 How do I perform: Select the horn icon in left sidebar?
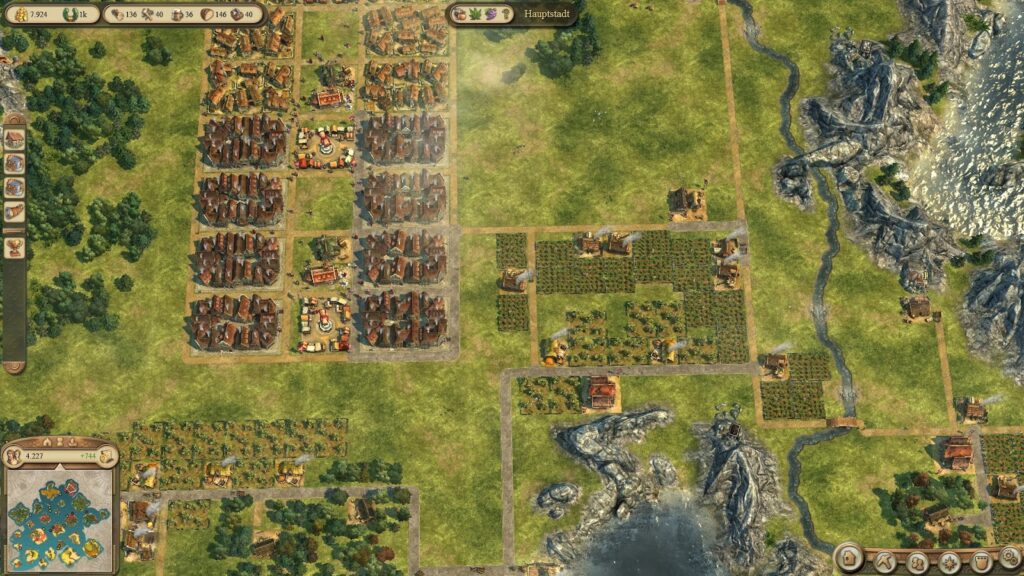14,211
